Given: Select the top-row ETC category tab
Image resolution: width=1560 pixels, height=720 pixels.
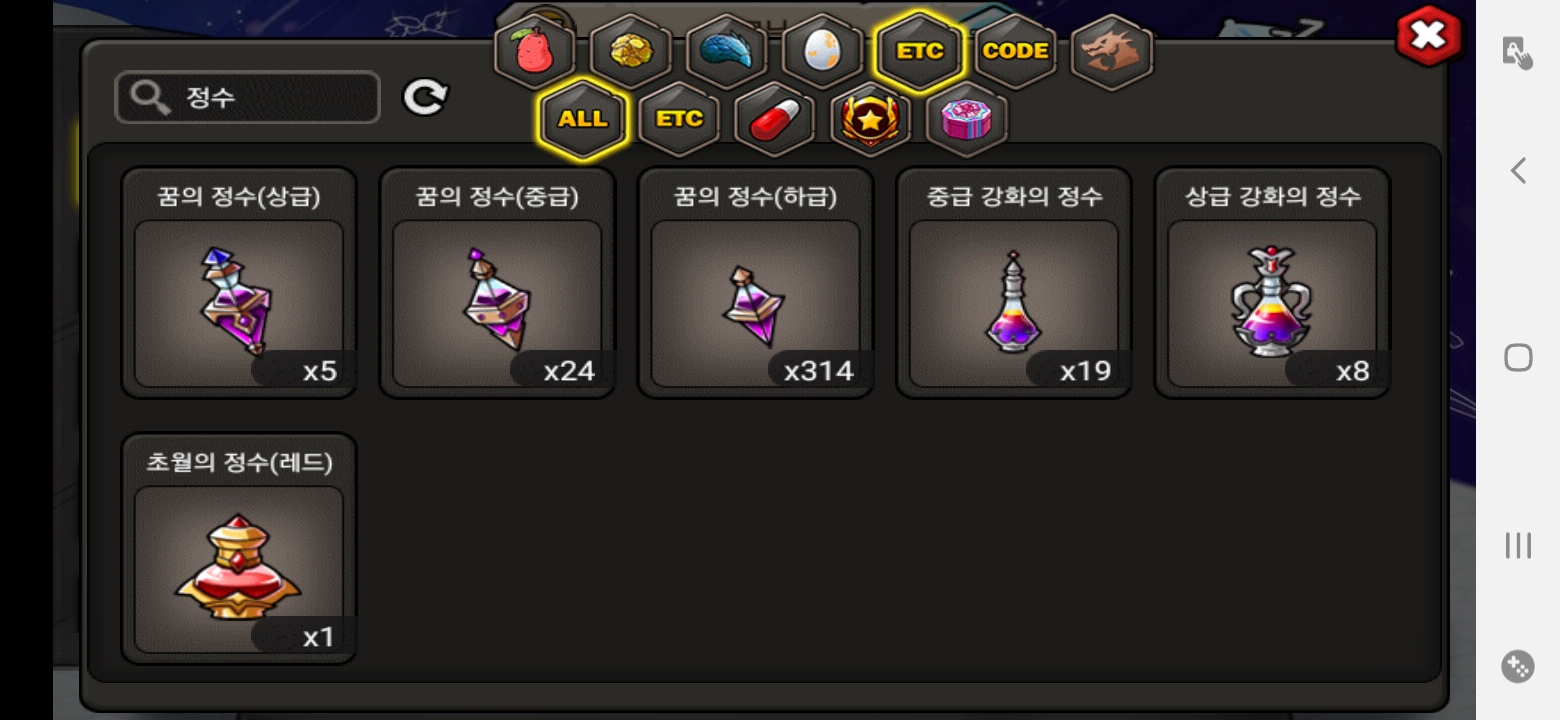Looking at the screenshot, I should point(919,51).
